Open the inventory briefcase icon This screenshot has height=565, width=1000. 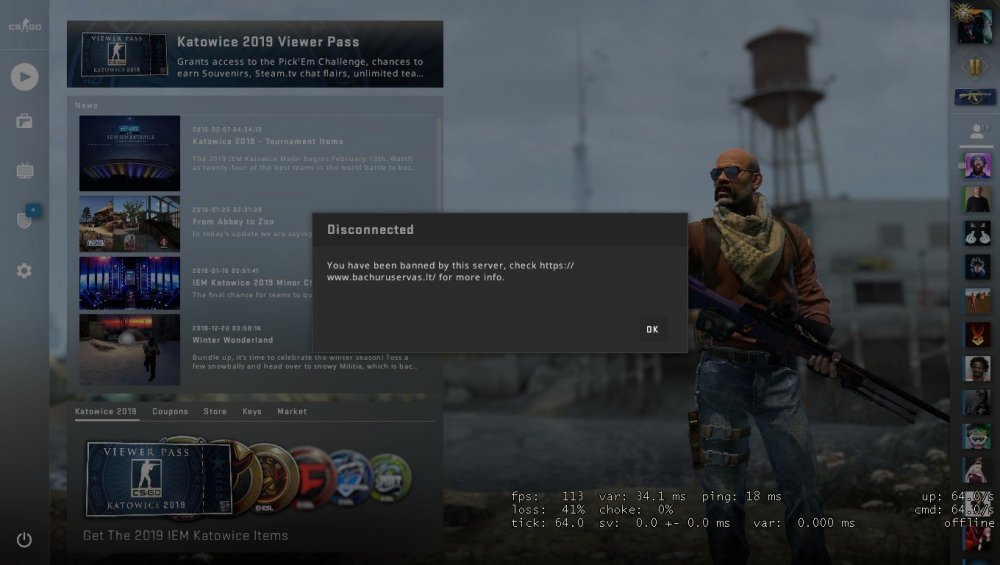coord(24,122)
